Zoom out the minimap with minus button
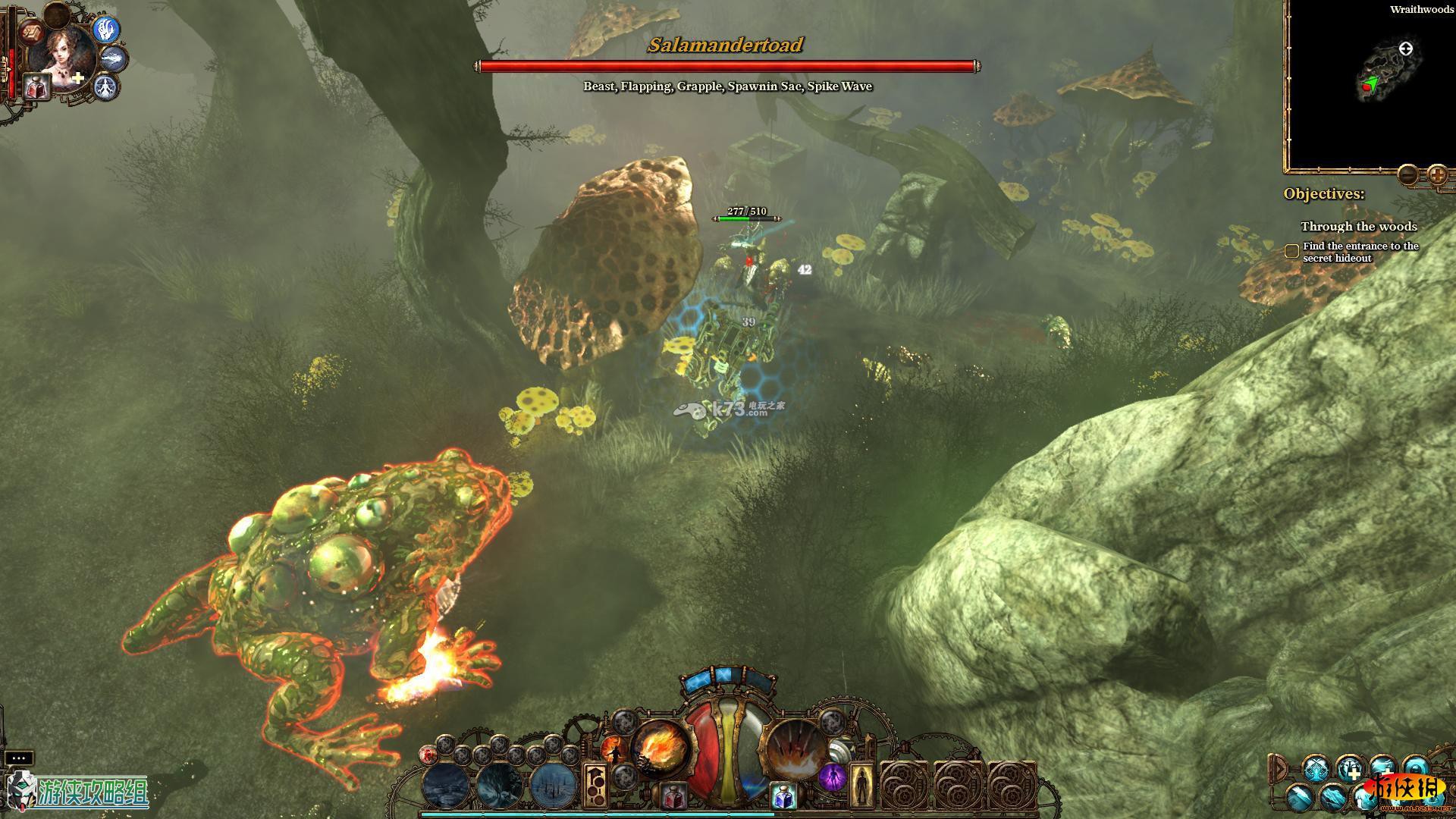The width and height of the screenshot is (1456, 819). pos(1408,175)
